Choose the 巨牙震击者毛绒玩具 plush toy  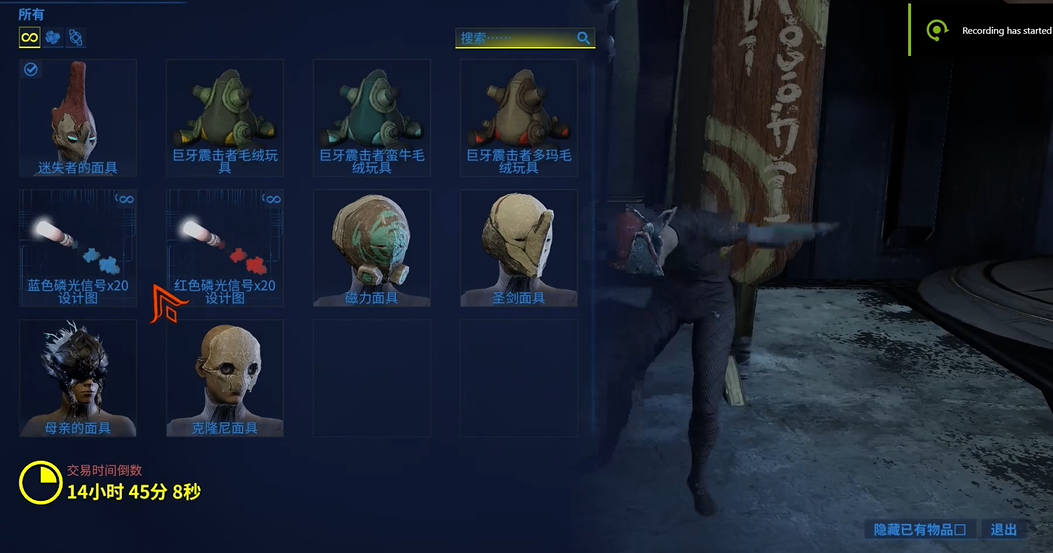[x=224, y=117]
